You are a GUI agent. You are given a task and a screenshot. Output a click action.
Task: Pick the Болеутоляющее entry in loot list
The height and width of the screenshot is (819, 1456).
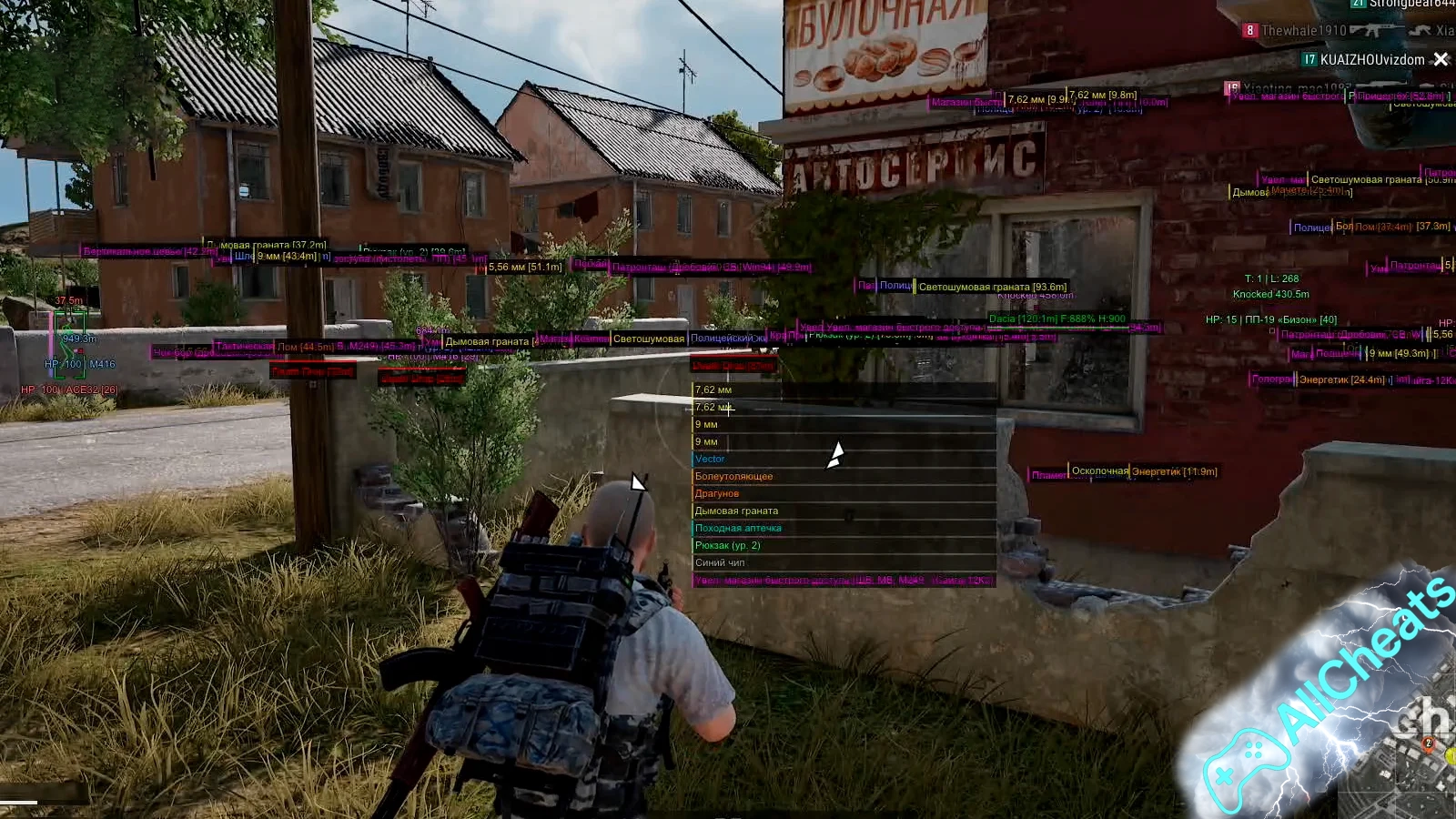click(734, 477)
